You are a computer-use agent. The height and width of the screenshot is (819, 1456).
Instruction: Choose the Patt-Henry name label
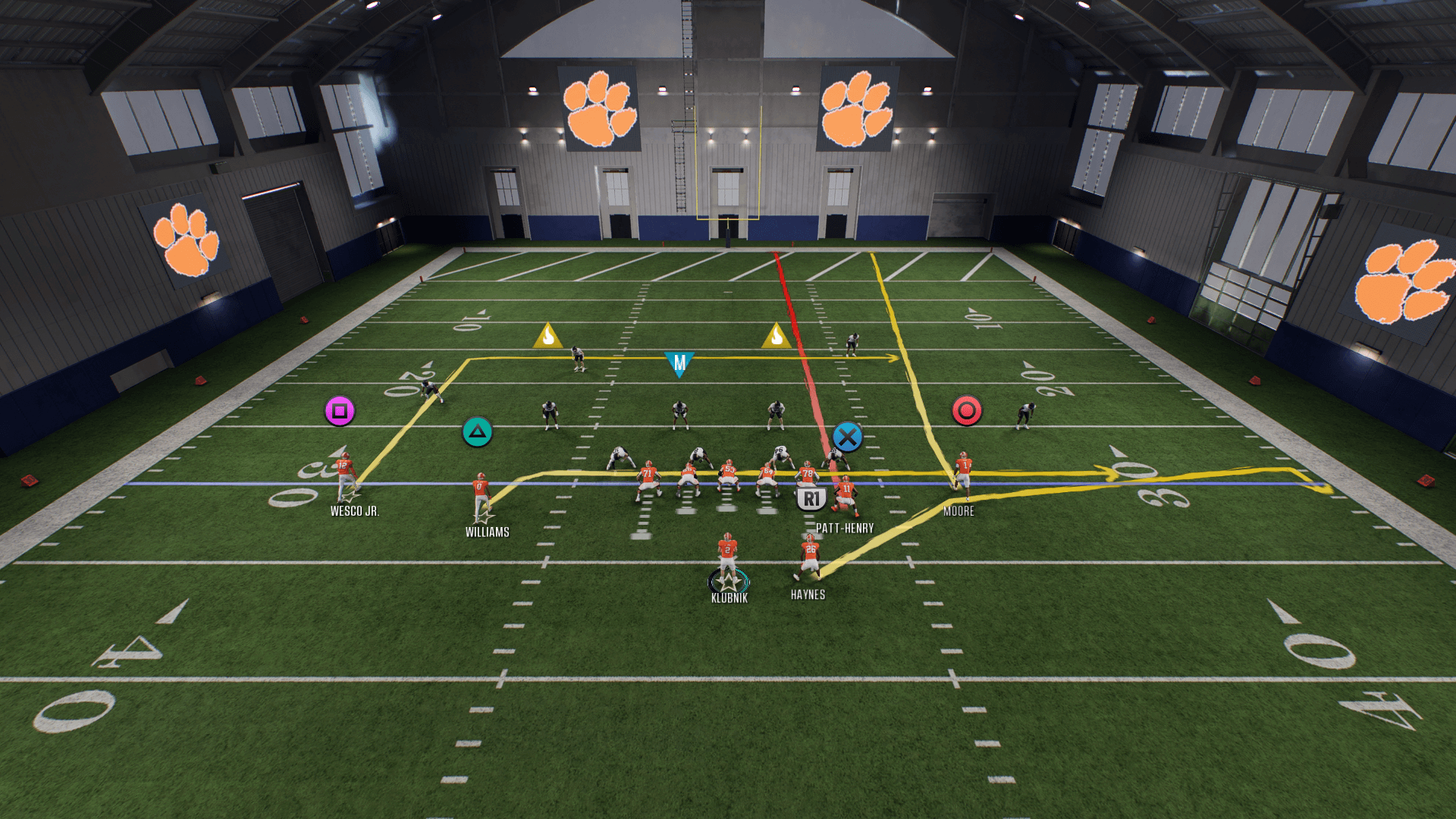(x=845, y=528)
